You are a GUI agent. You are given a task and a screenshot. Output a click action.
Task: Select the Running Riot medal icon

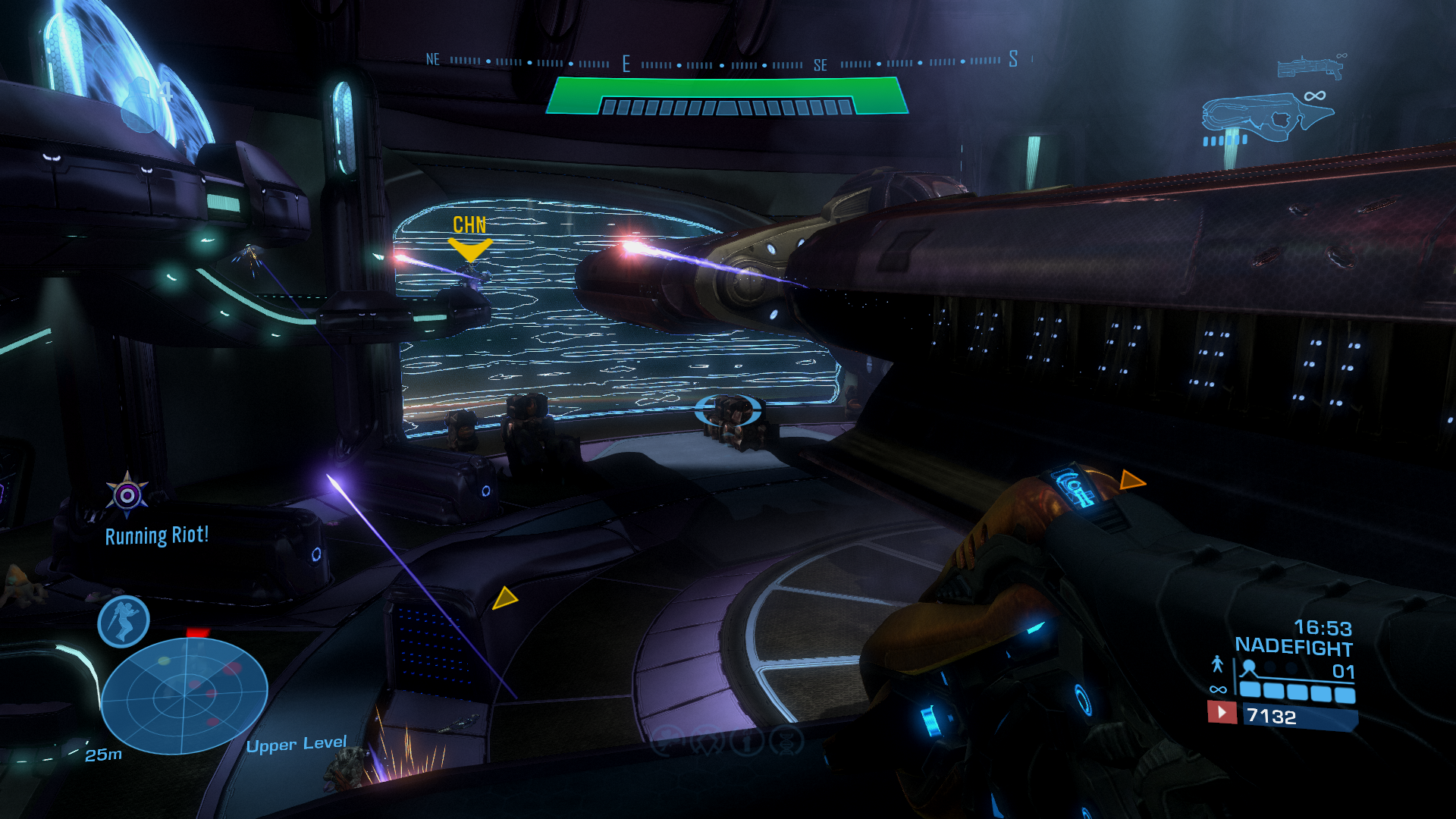point(127,495)
